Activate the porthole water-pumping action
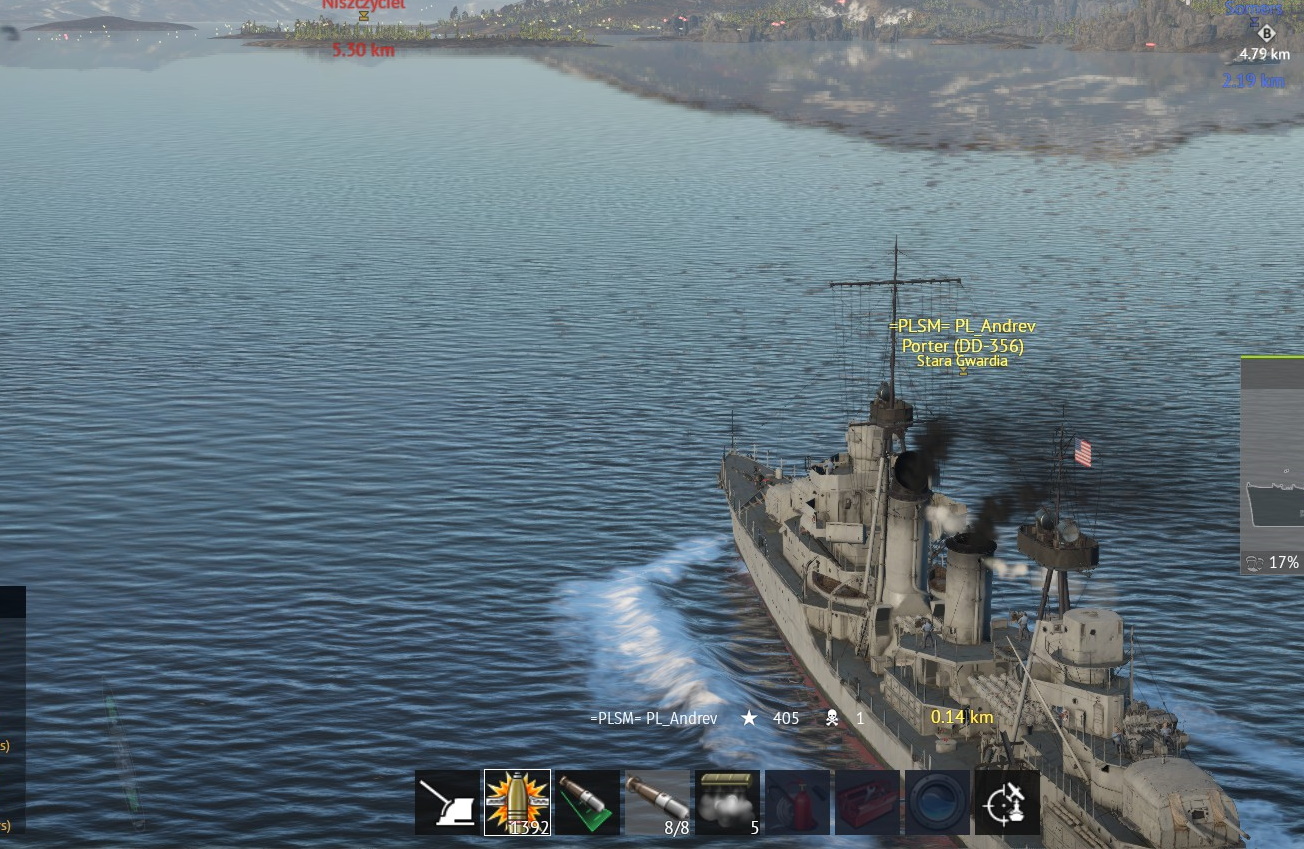The image size is (1304, 849). (x=937, y=802)
